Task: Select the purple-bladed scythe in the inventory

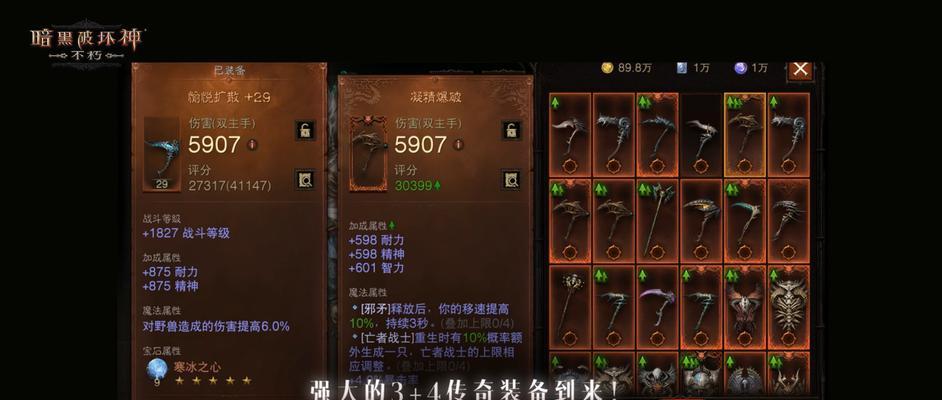Action: (x=657, y=299)
